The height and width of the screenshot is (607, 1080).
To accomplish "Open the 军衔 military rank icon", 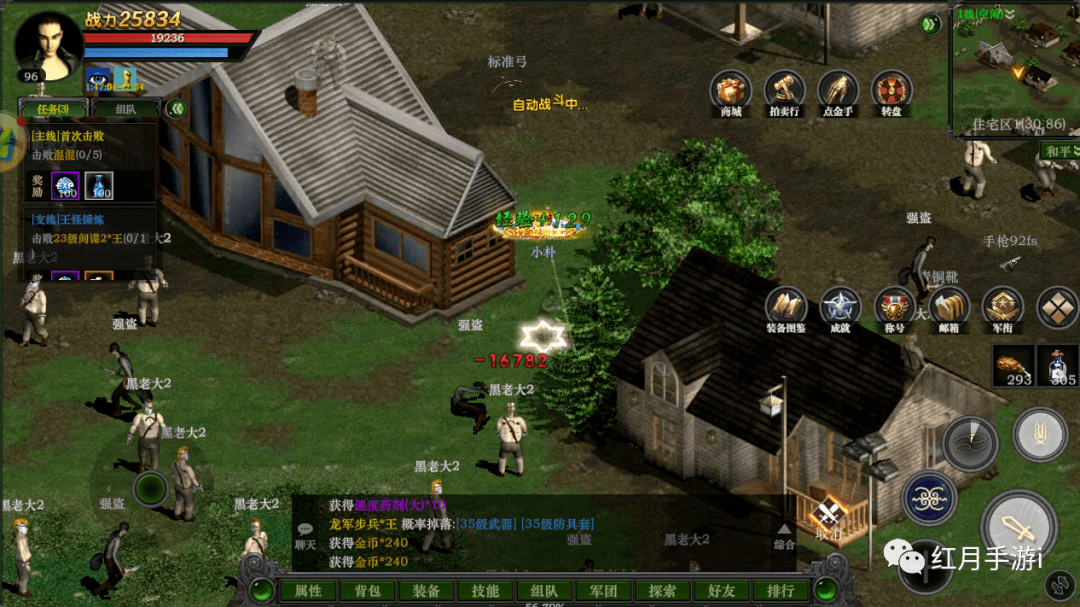I will point(1002,308).
